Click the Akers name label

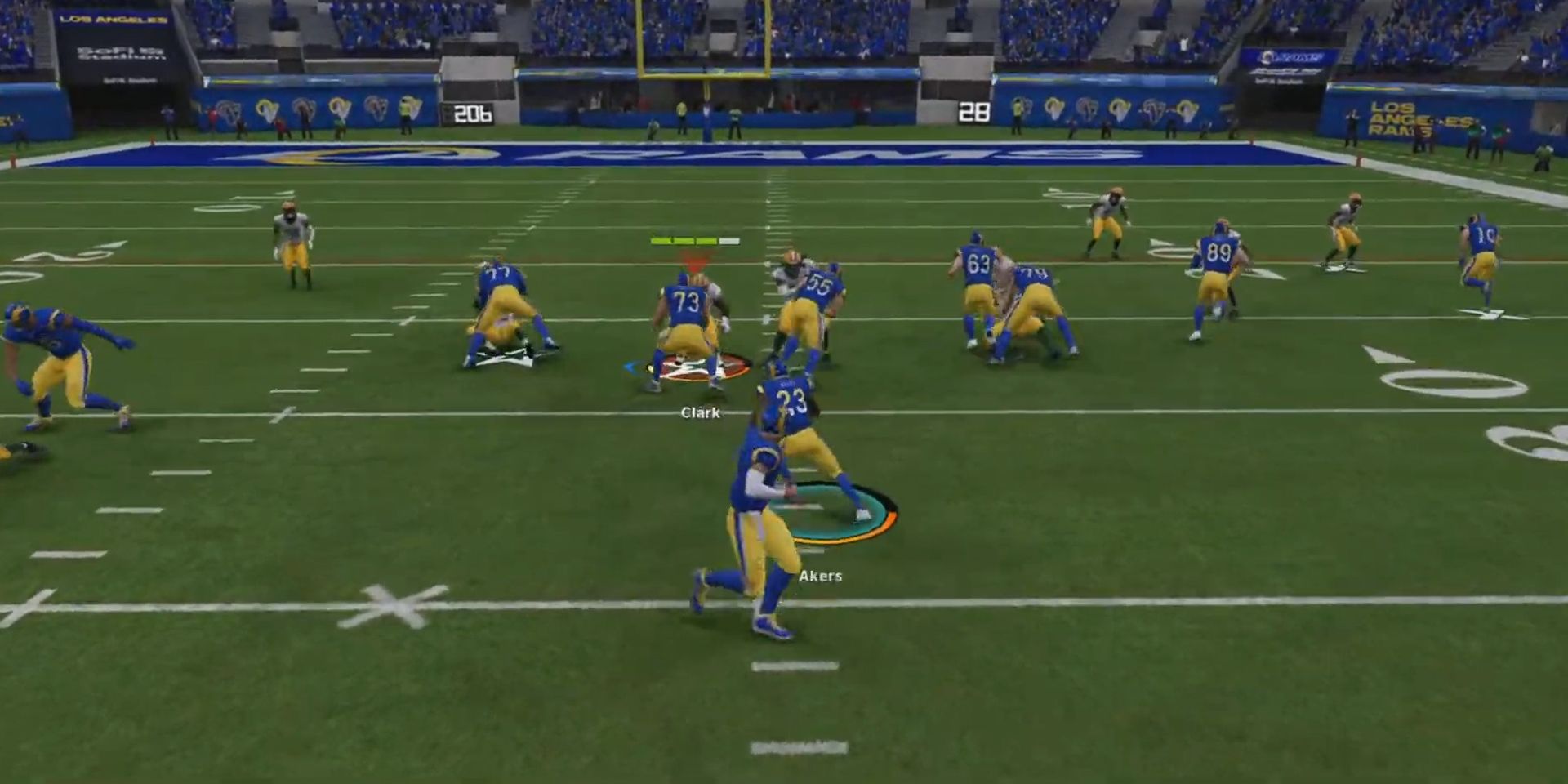click(x=821, y=577)
